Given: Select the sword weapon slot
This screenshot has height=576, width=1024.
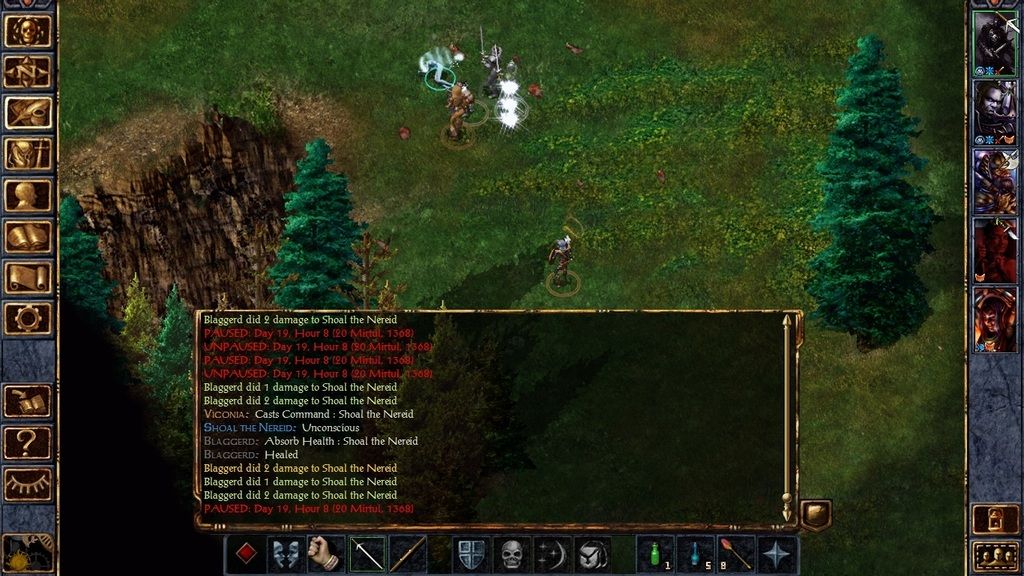Looking at the screenshot, I should (367, 554).
